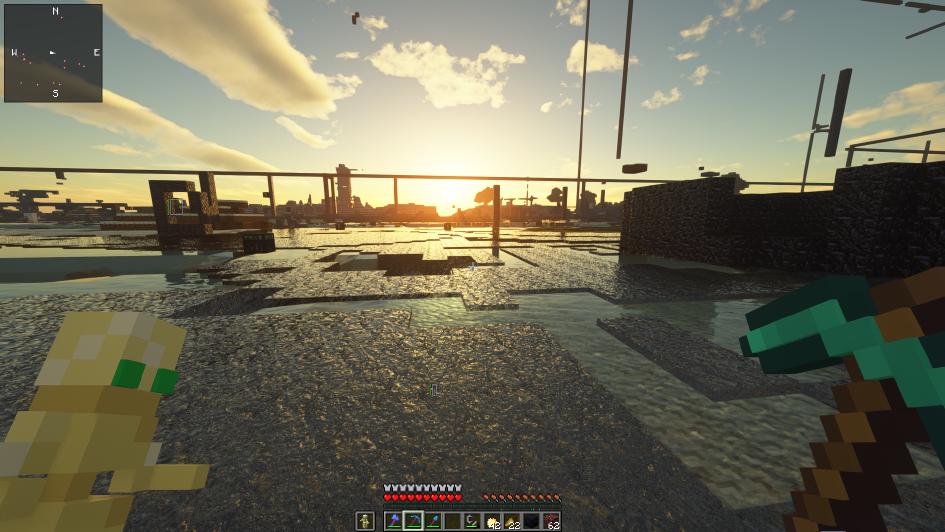
Task: Click the compass minimap
Action: (53, 52)
